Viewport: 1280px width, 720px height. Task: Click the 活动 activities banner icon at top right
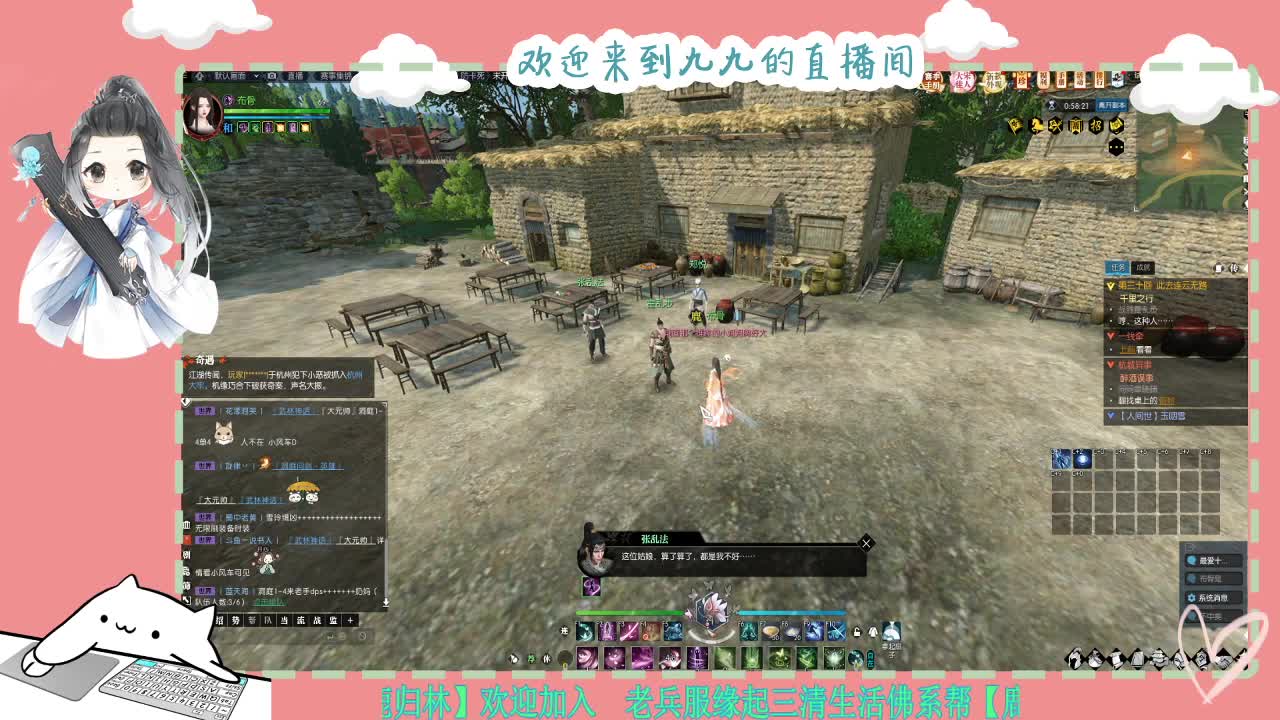click(1081, 79)
